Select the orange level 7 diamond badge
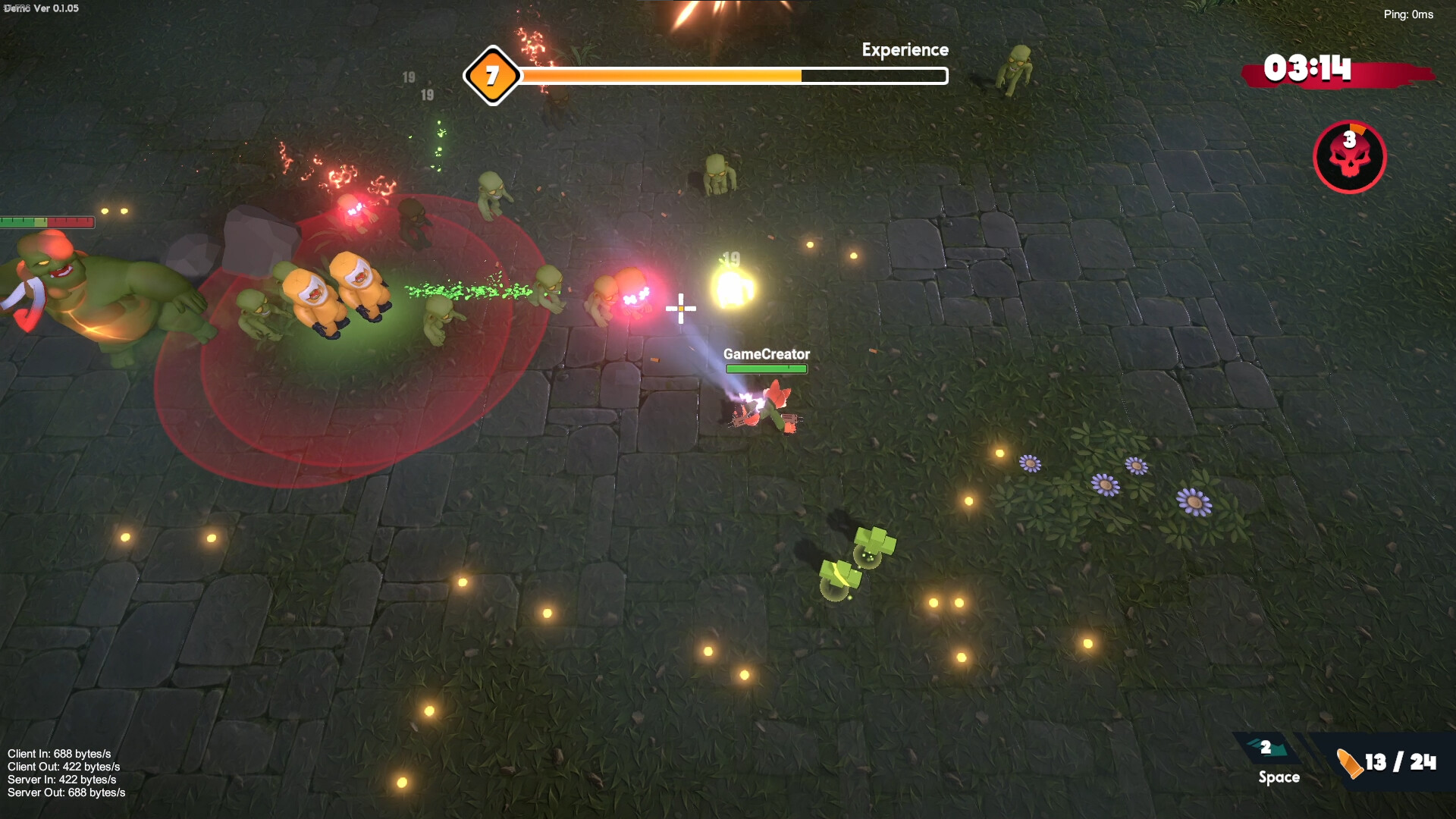 pyautogui.click(x=492, y=76)
